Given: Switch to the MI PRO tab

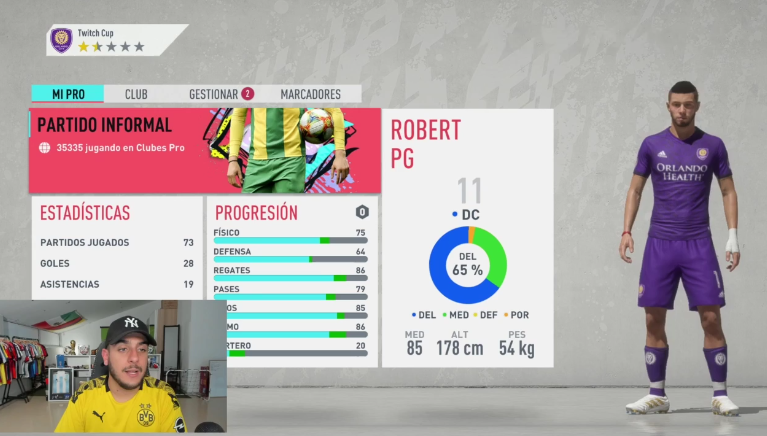Looking at the screenshot, I should click(66, 94).
